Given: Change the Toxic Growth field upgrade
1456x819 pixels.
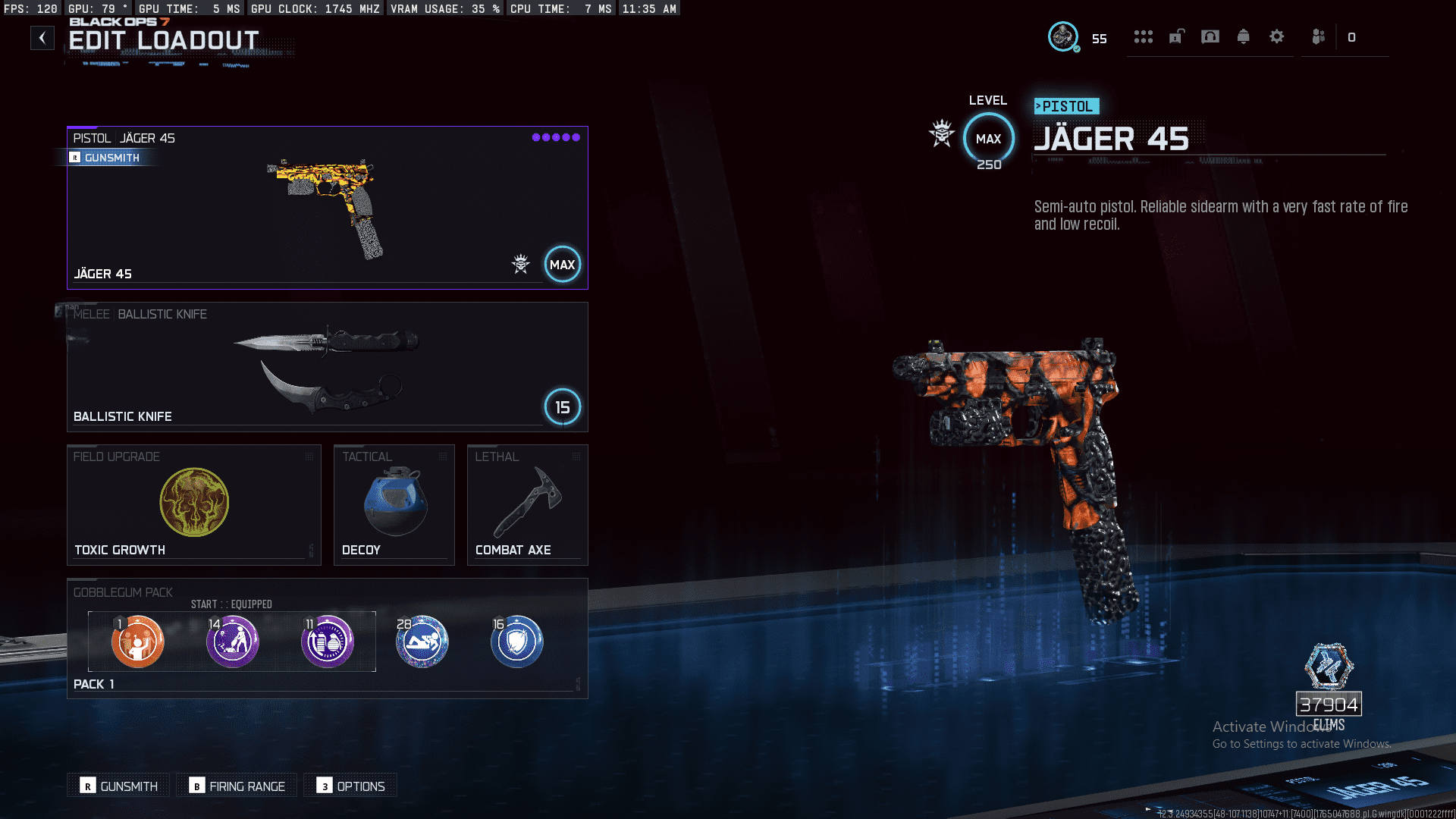Looking at the screenshot, I should 193,504.
